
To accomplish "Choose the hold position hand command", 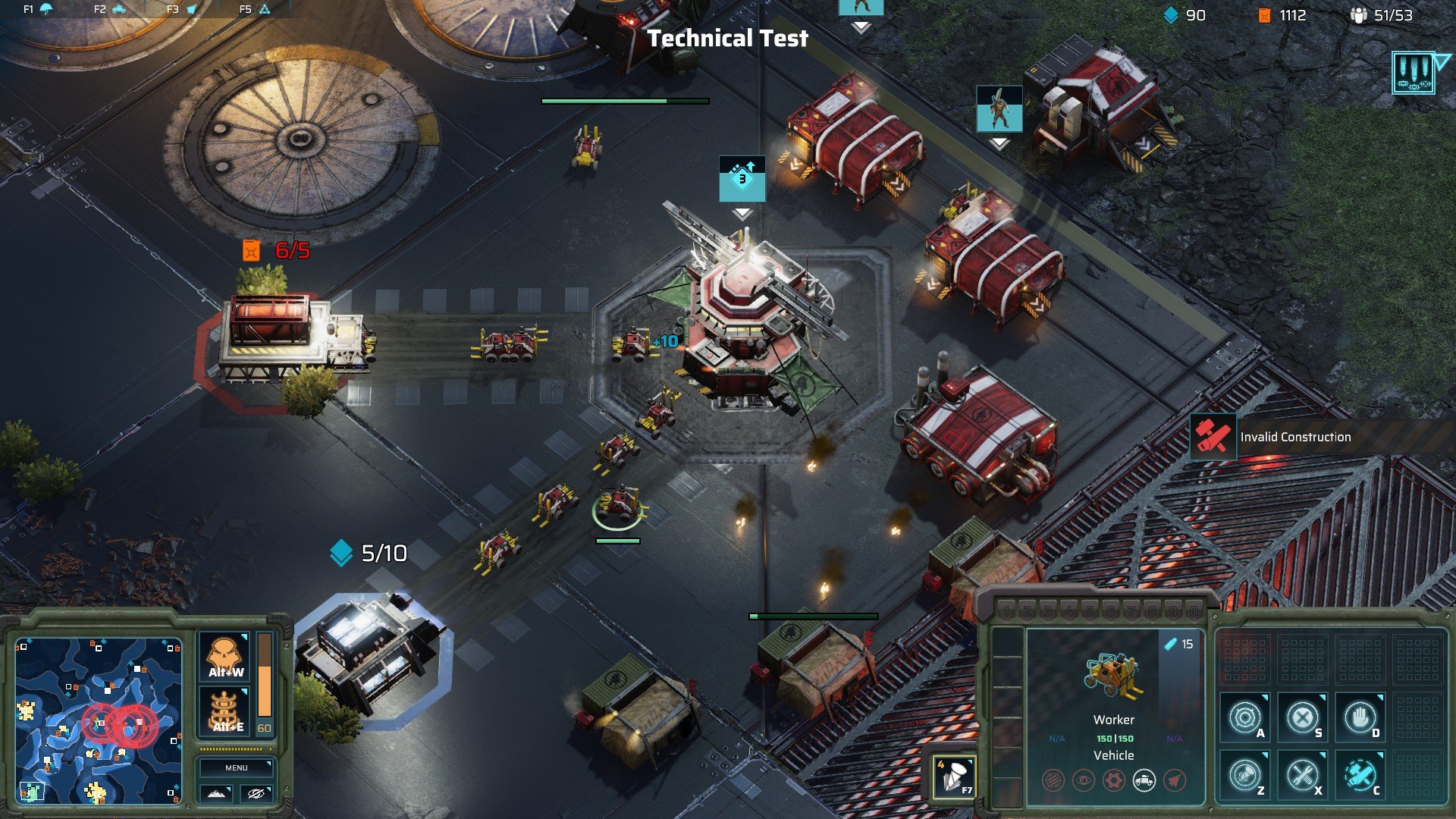I will click(x=1360, y=717).
